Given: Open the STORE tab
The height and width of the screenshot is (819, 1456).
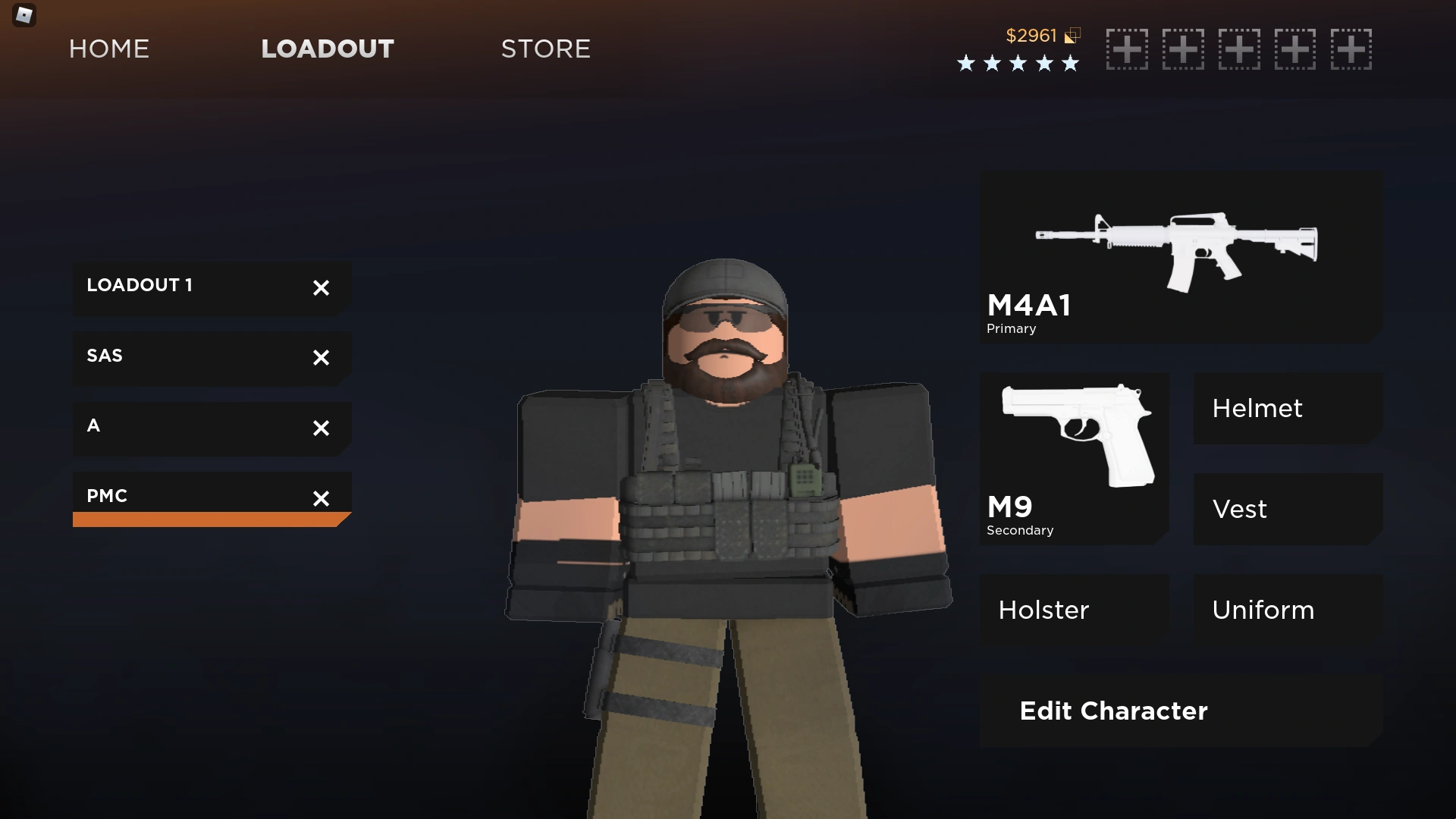Looking at the screenshot, I should coord(545,49).
